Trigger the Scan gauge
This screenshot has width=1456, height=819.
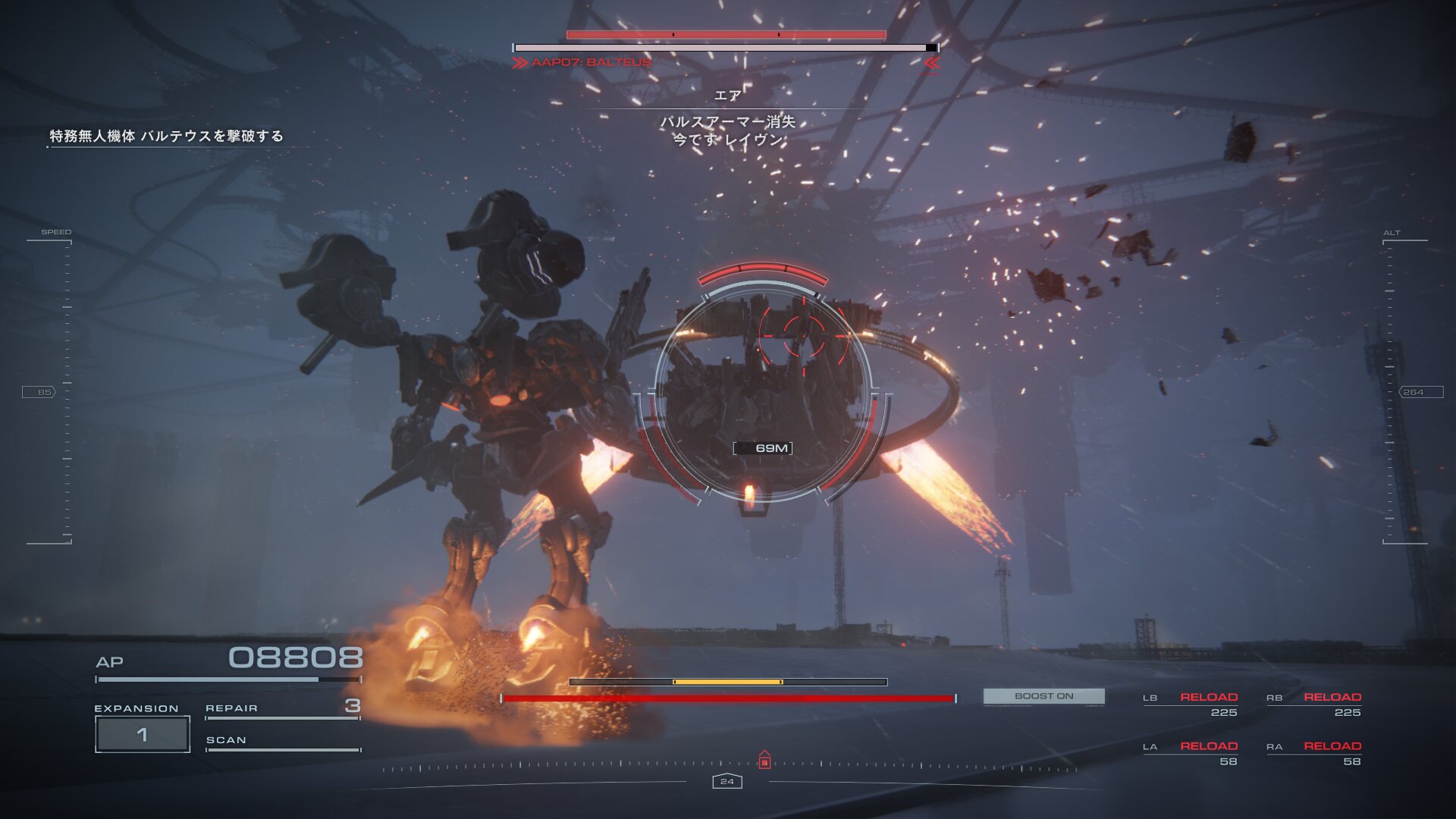point(282,741)
